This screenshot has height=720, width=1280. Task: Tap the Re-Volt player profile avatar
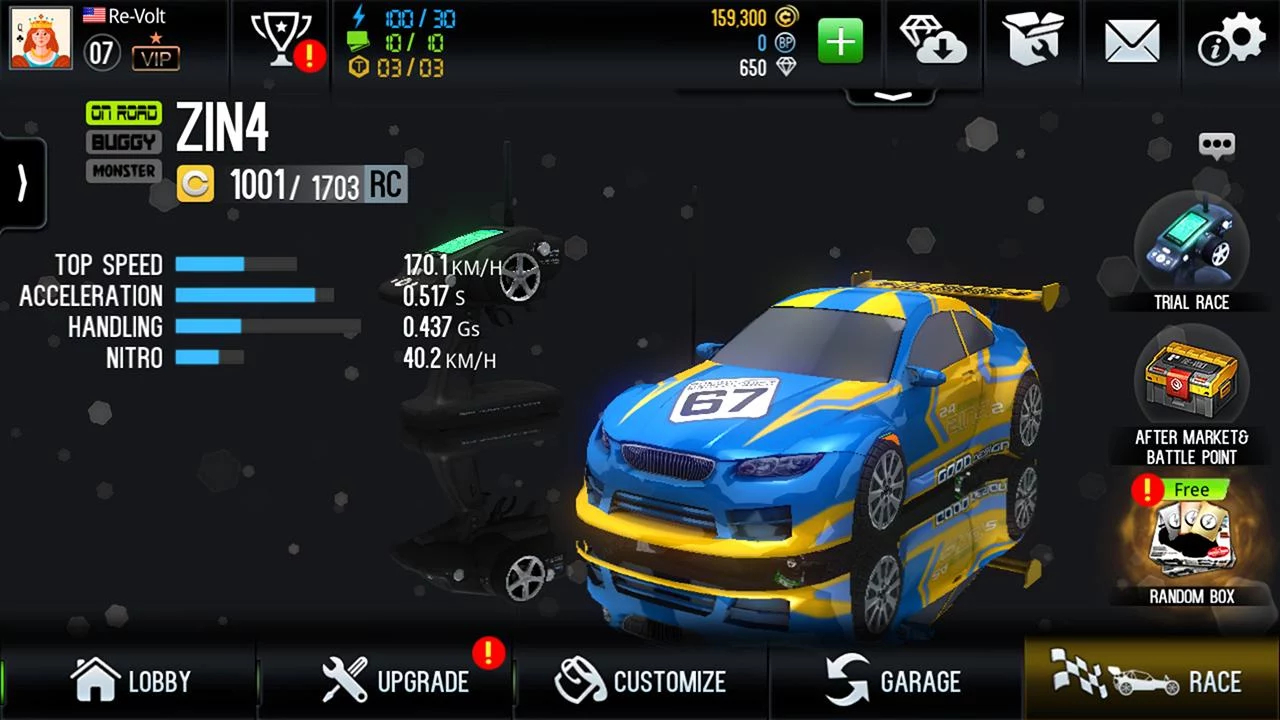pos(38,40)
